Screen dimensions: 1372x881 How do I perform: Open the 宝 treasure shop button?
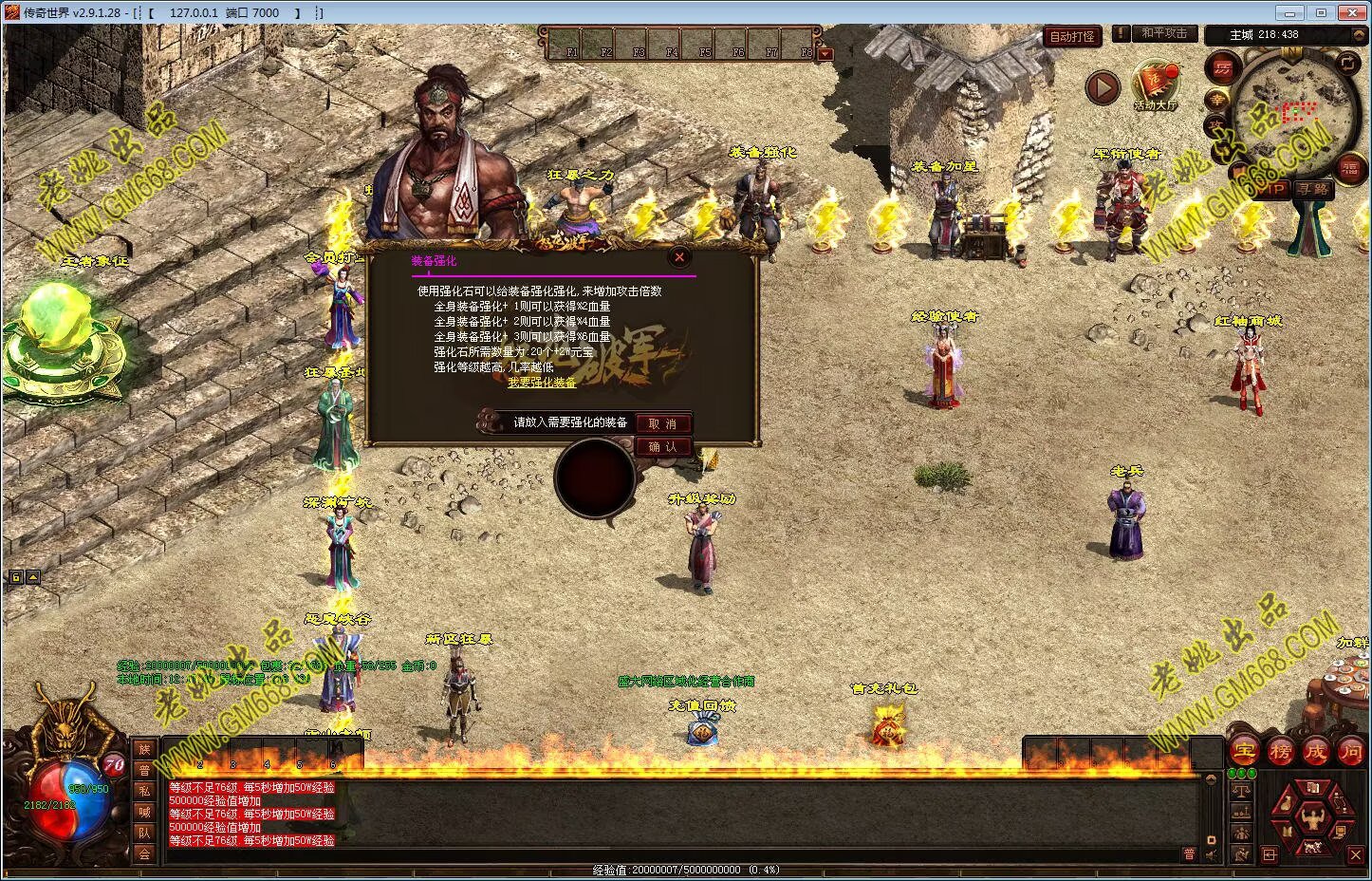pyautogui.click(x=1244, y=751)
